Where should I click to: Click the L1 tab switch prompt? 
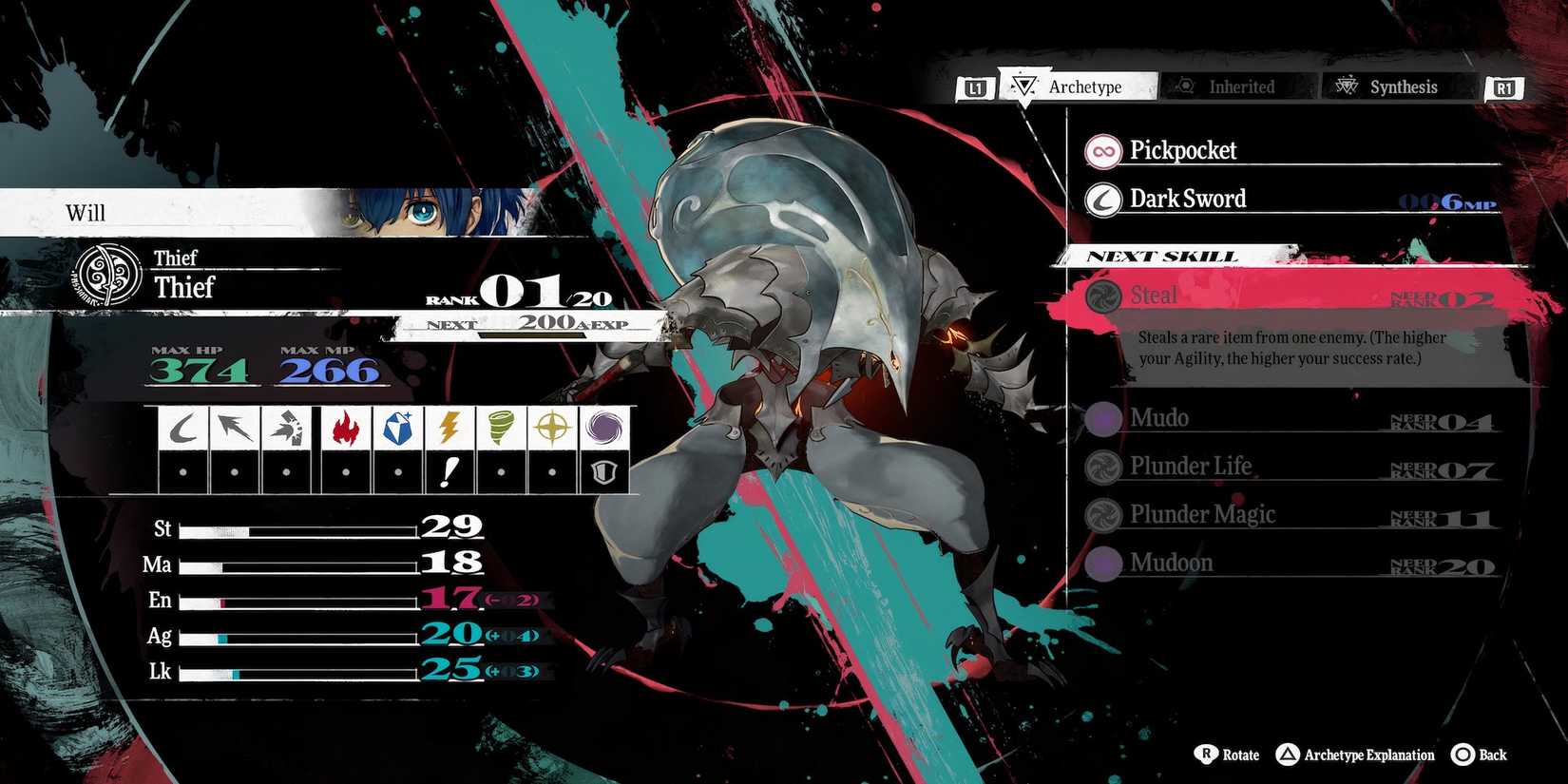pyautogui.click(x=975, y=86)
